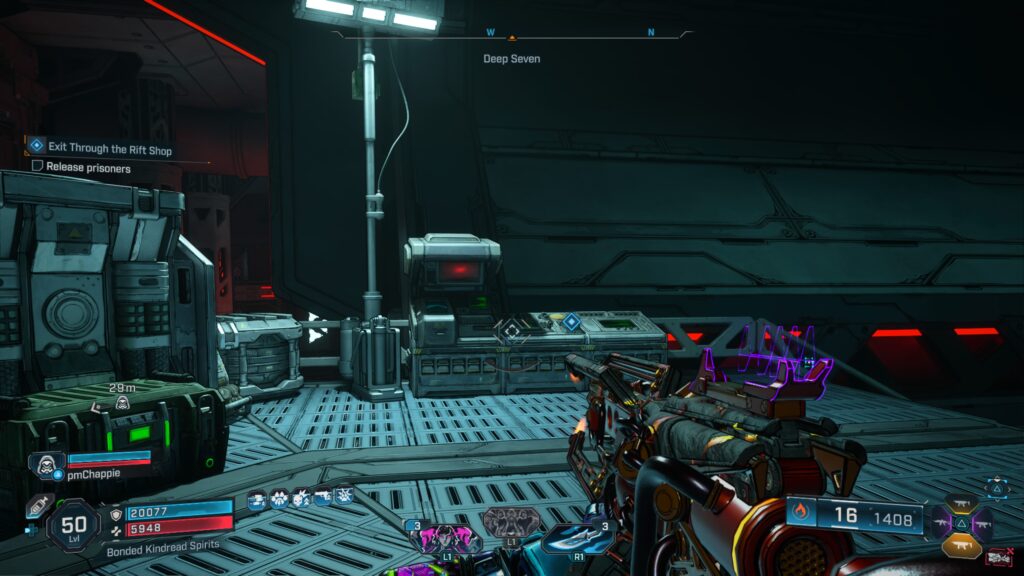Open pmChappie's teammate portrait
The width and height of the screenshot is (1024, 576).
pos(46,465)
